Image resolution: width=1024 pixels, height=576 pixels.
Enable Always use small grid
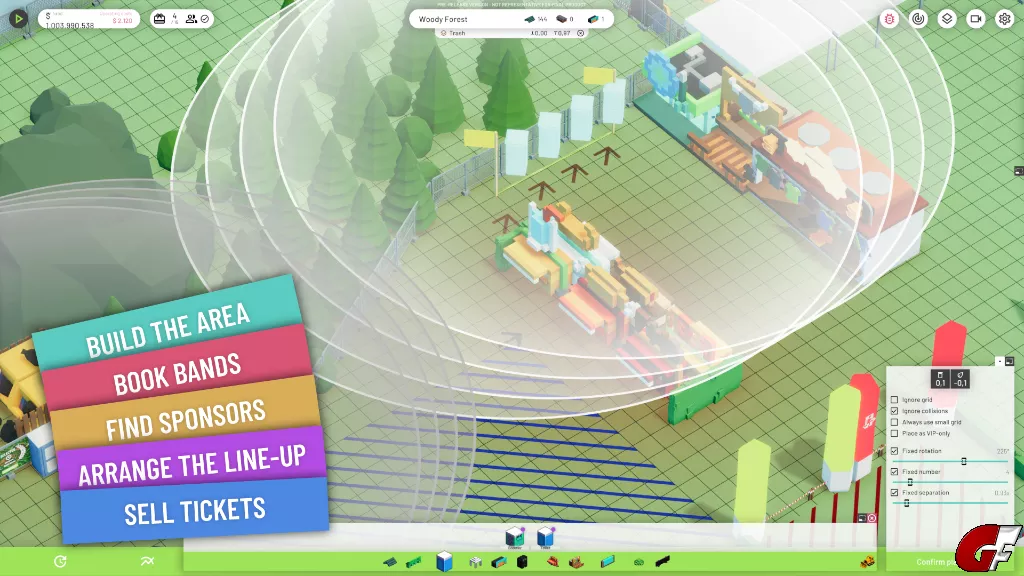click(x=894, y=422)
